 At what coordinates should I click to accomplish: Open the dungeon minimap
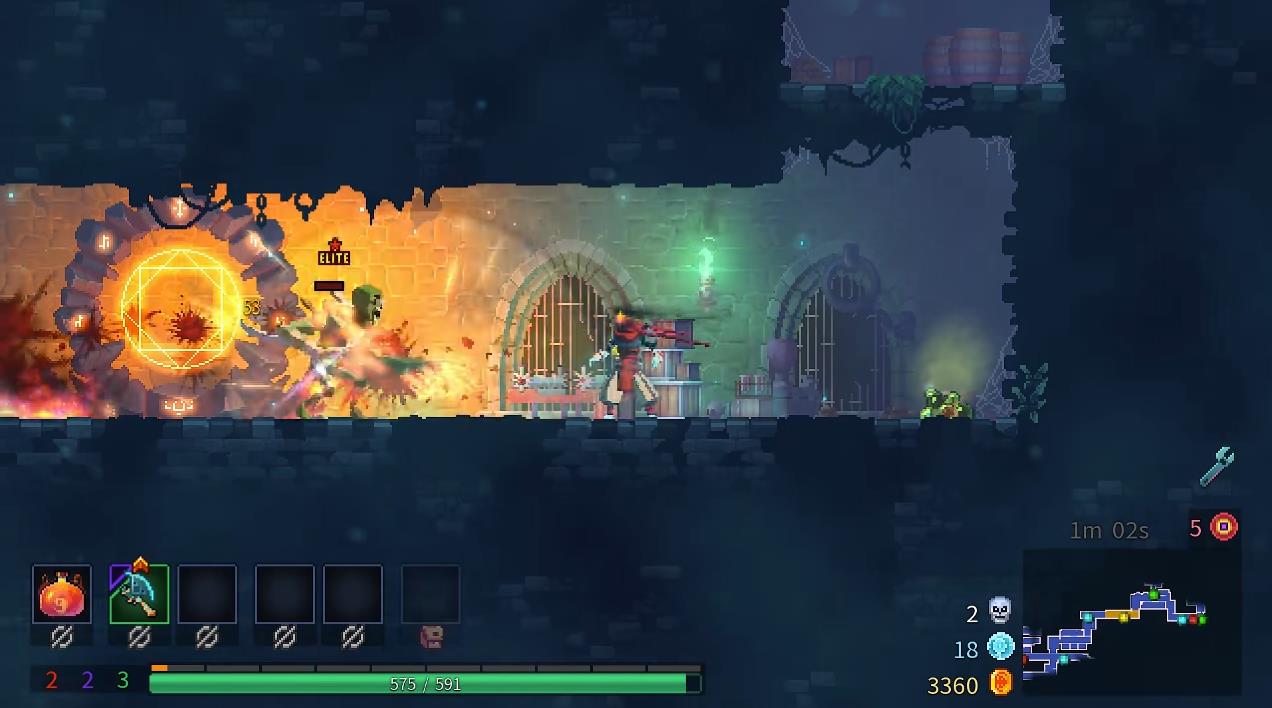click(x=1130, y=620)
